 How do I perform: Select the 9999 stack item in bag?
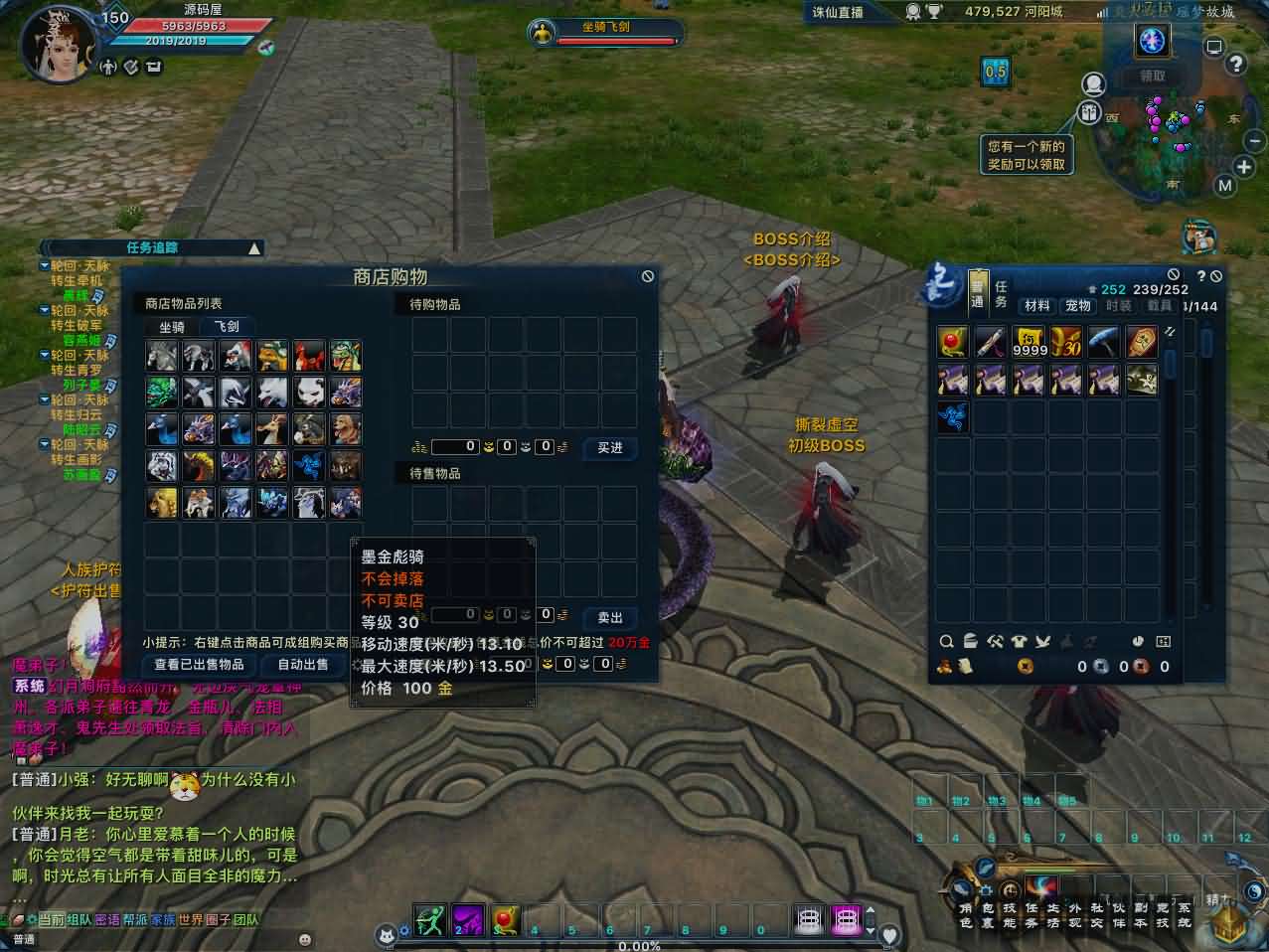1029,342
